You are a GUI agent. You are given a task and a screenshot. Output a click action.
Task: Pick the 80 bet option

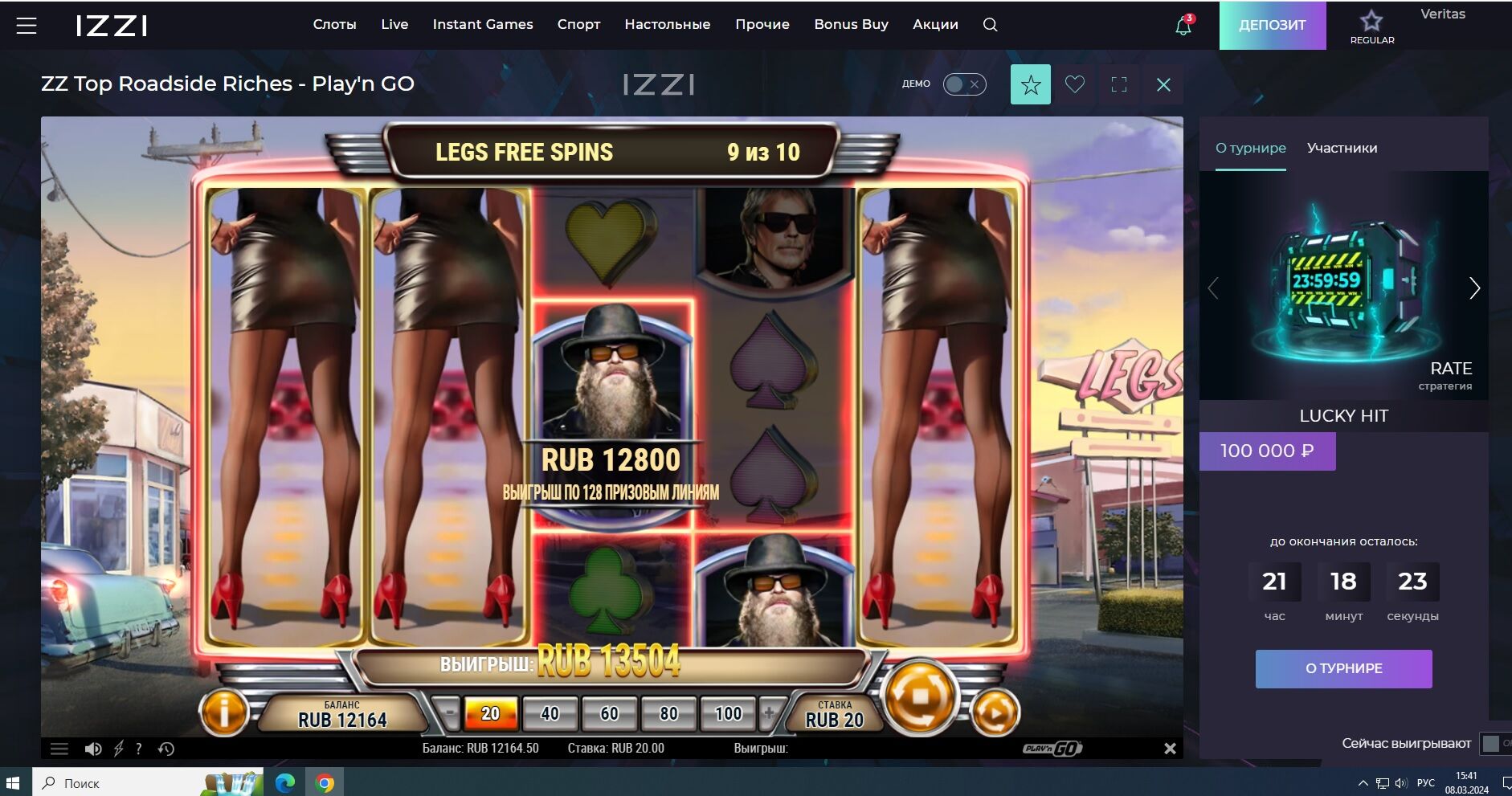click(x=668, y=713)
